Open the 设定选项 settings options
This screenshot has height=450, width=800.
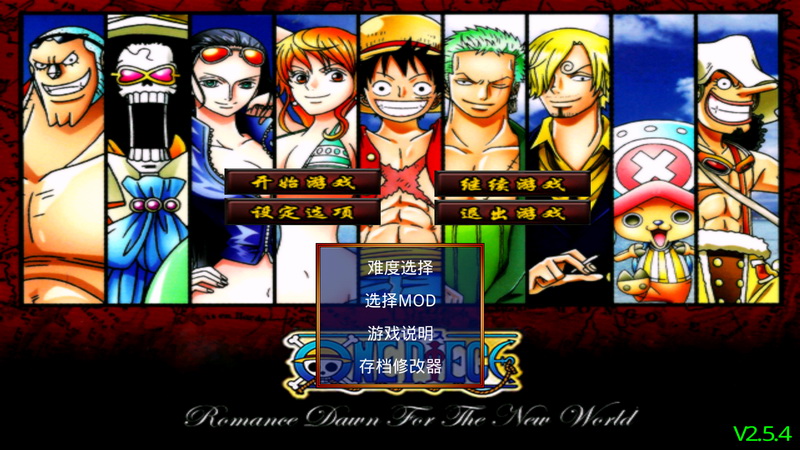[303, 212]
